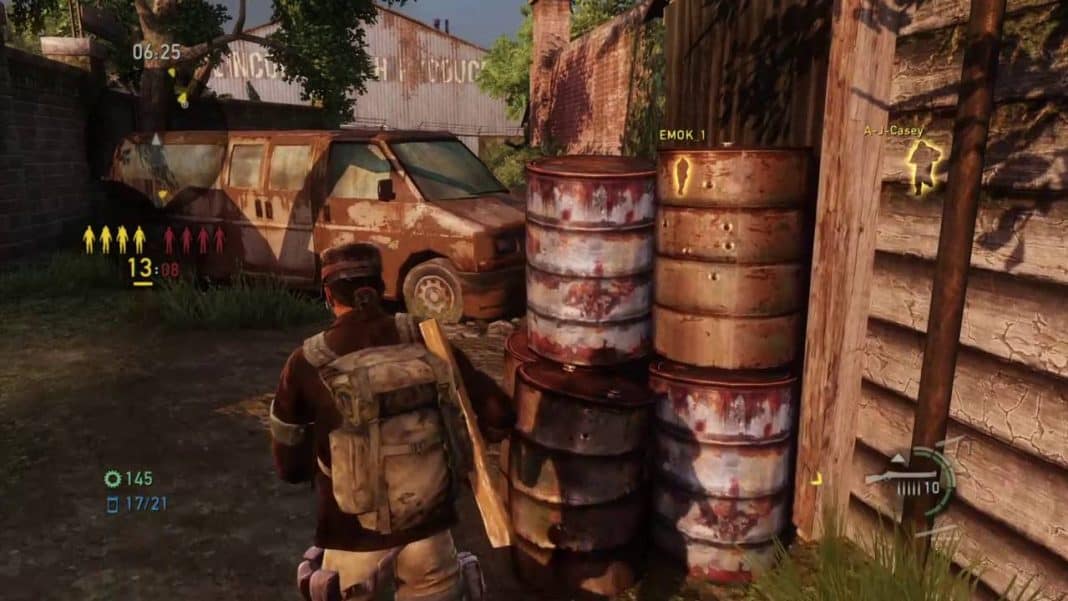Click the green parts gear icon
The height and width of the screenshot is (601, 1068).
point(112,479)
